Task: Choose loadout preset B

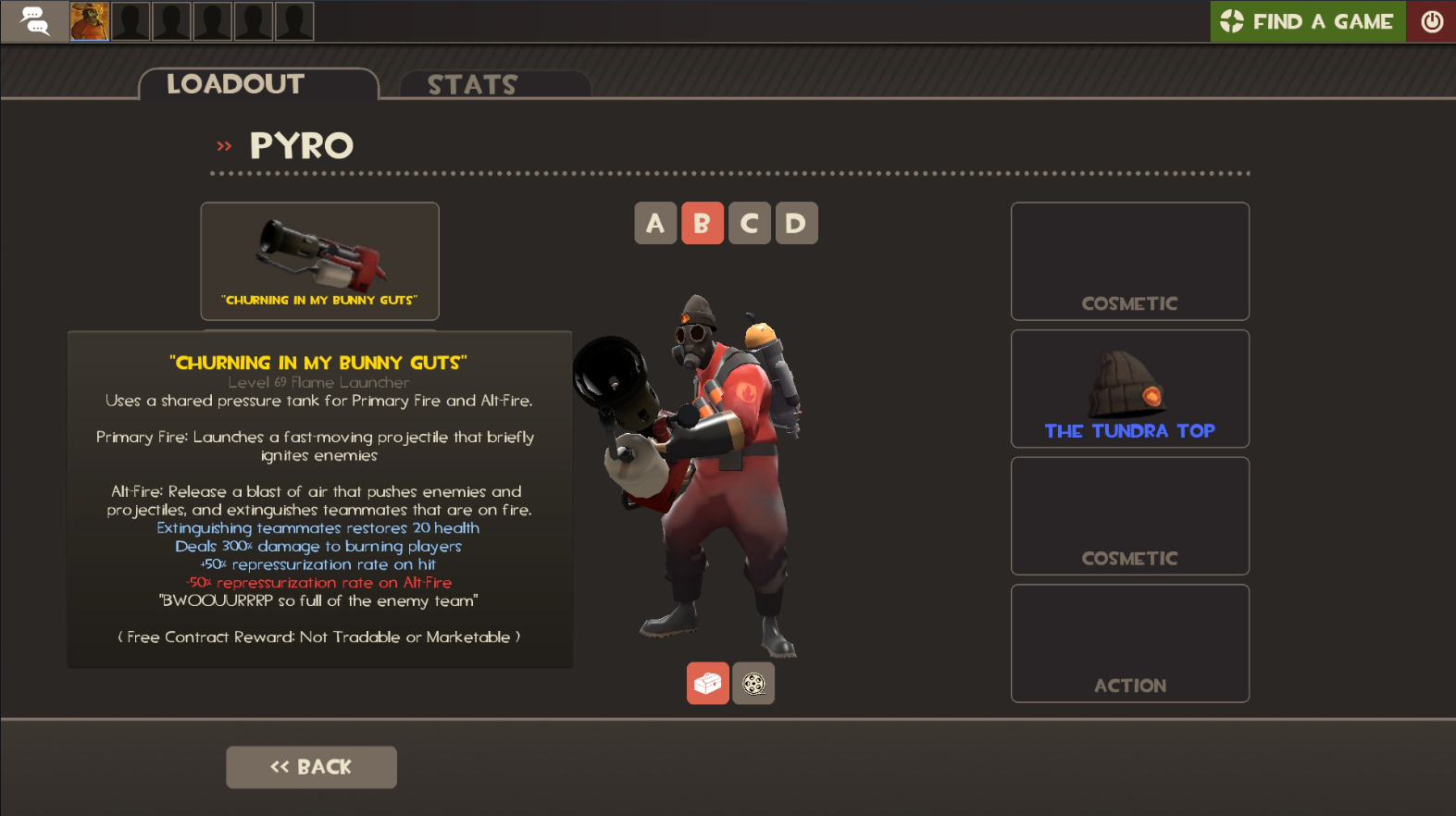Action: (x=703, y=223)
